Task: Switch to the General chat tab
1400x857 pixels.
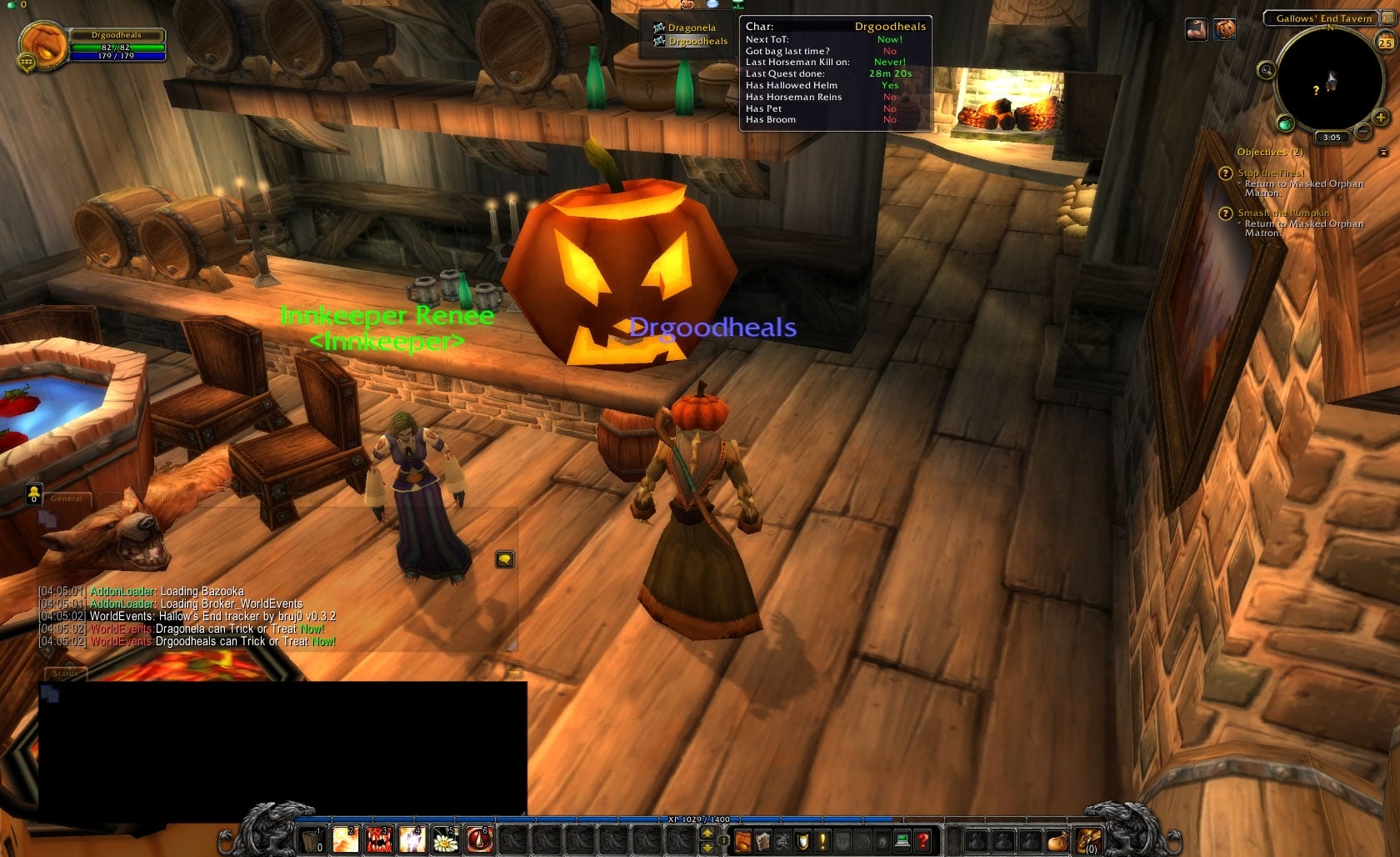Action: pyautogui.click(x=65, y=498)
